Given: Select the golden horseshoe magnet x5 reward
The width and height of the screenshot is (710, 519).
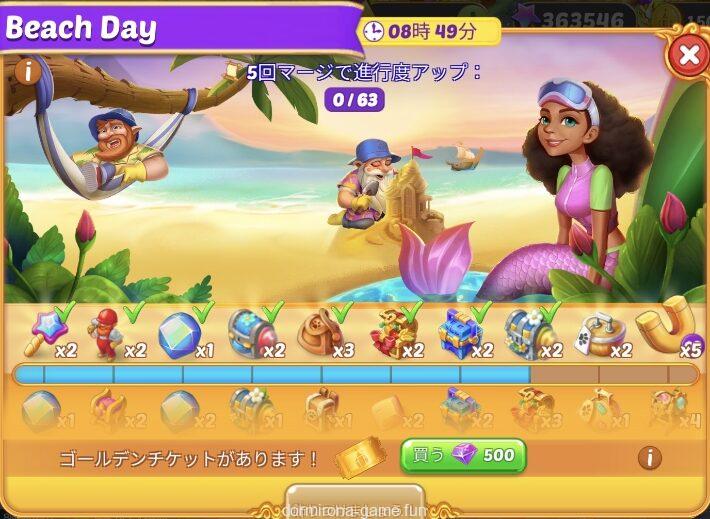Looking at the screenshot, I should [669, 327].
